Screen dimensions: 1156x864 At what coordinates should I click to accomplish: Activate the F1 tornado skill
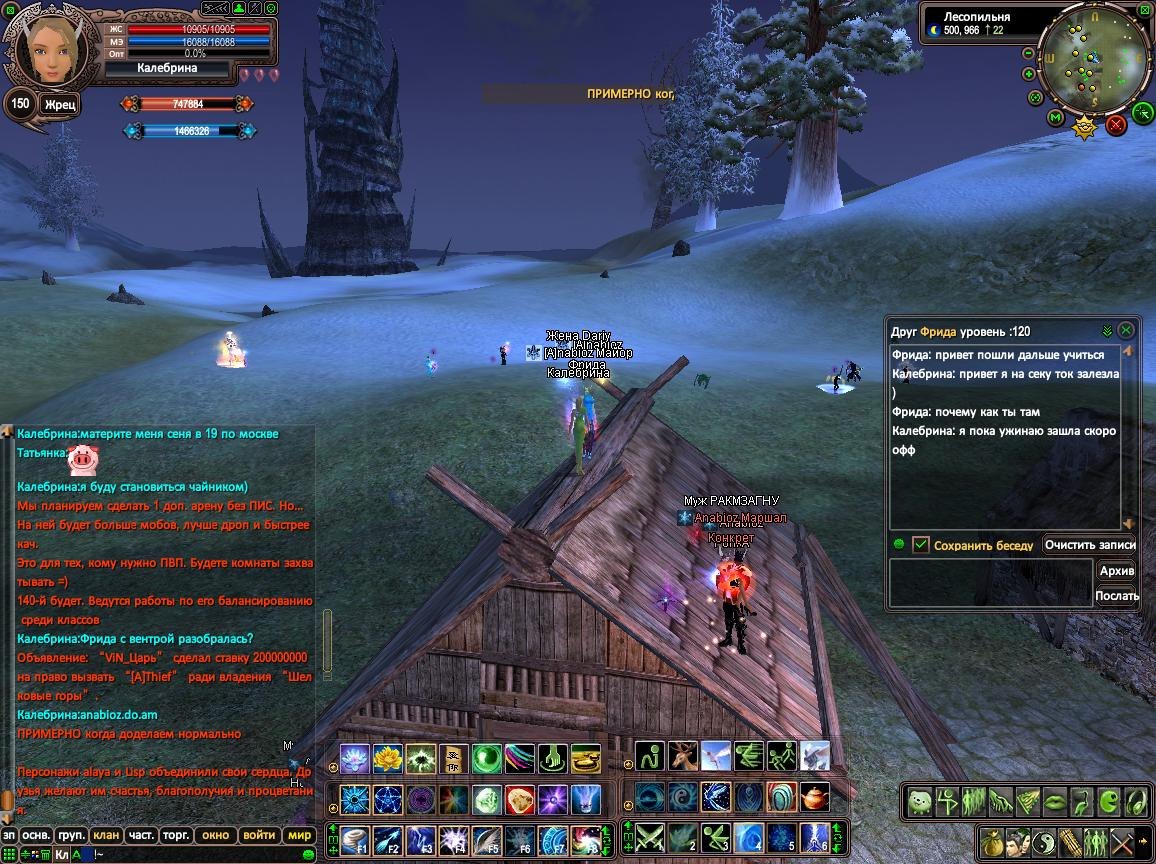coord(355,839)
